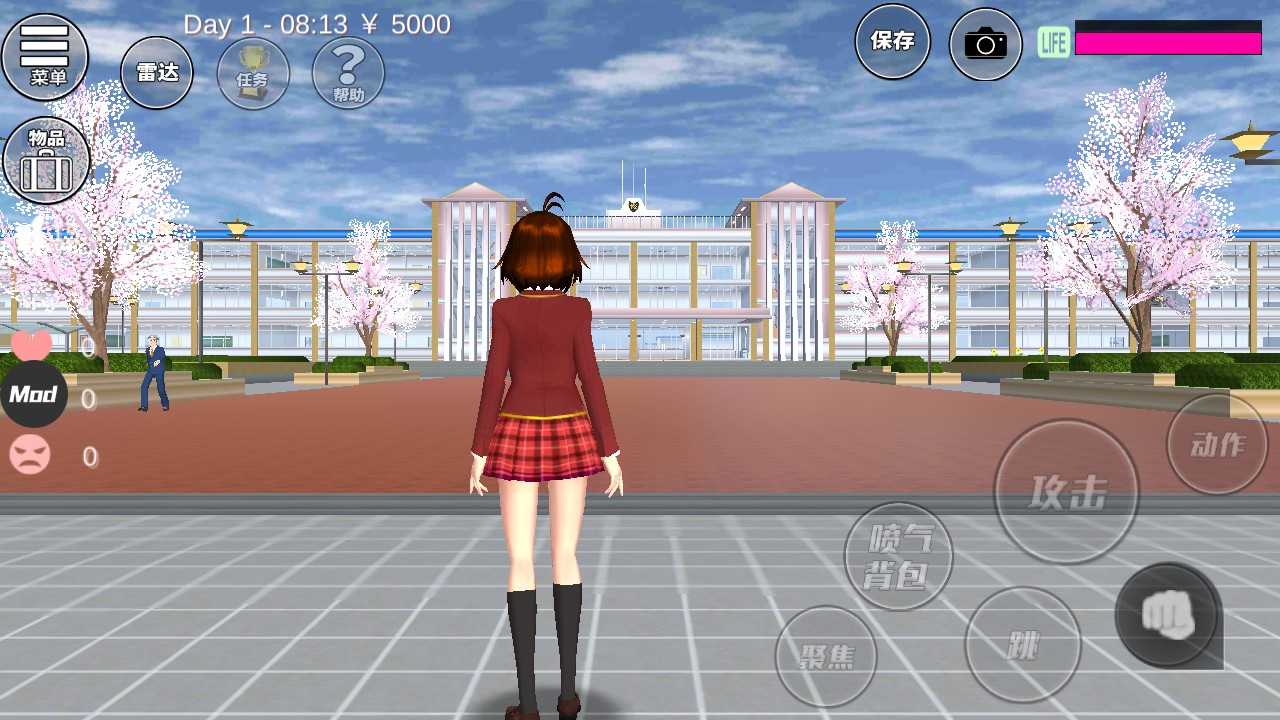The image size is (1280, 720).
Task: Activate the 喷气背包 jetpack button
Action: [898, 556]
